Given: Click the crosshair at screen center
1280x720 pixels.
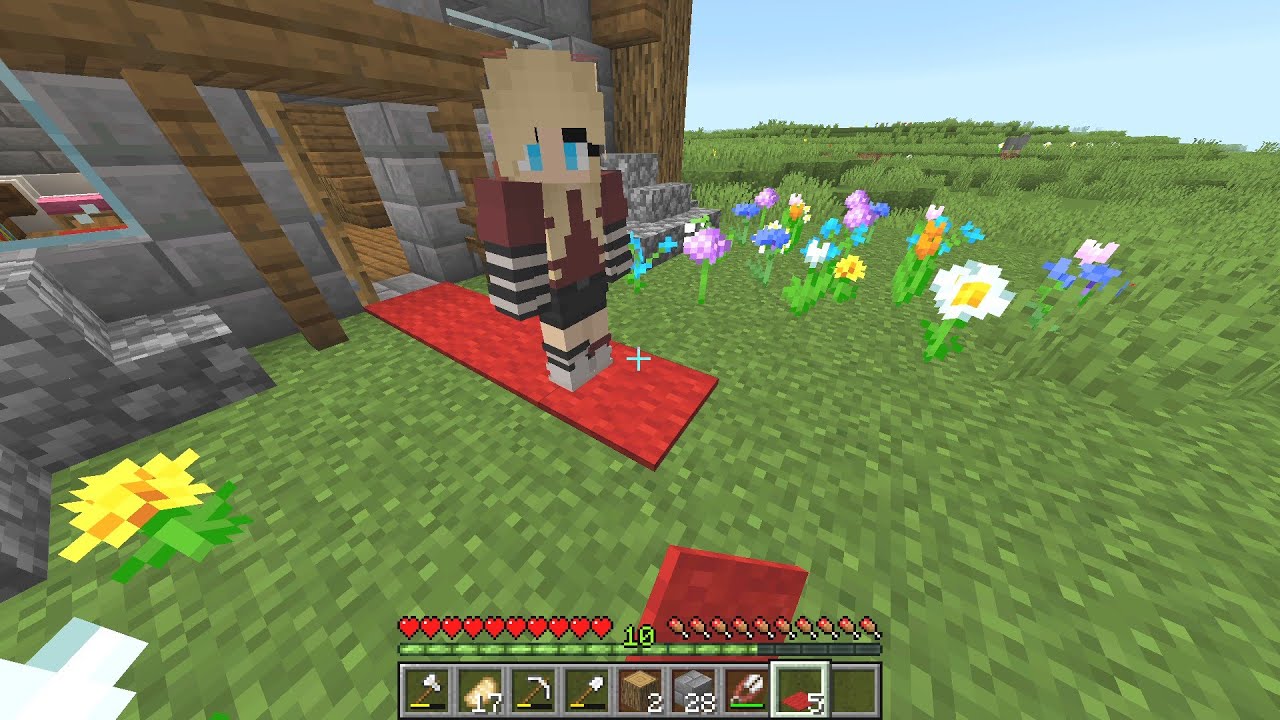Looking at the screenshot, I should click(x=640, y=356).
